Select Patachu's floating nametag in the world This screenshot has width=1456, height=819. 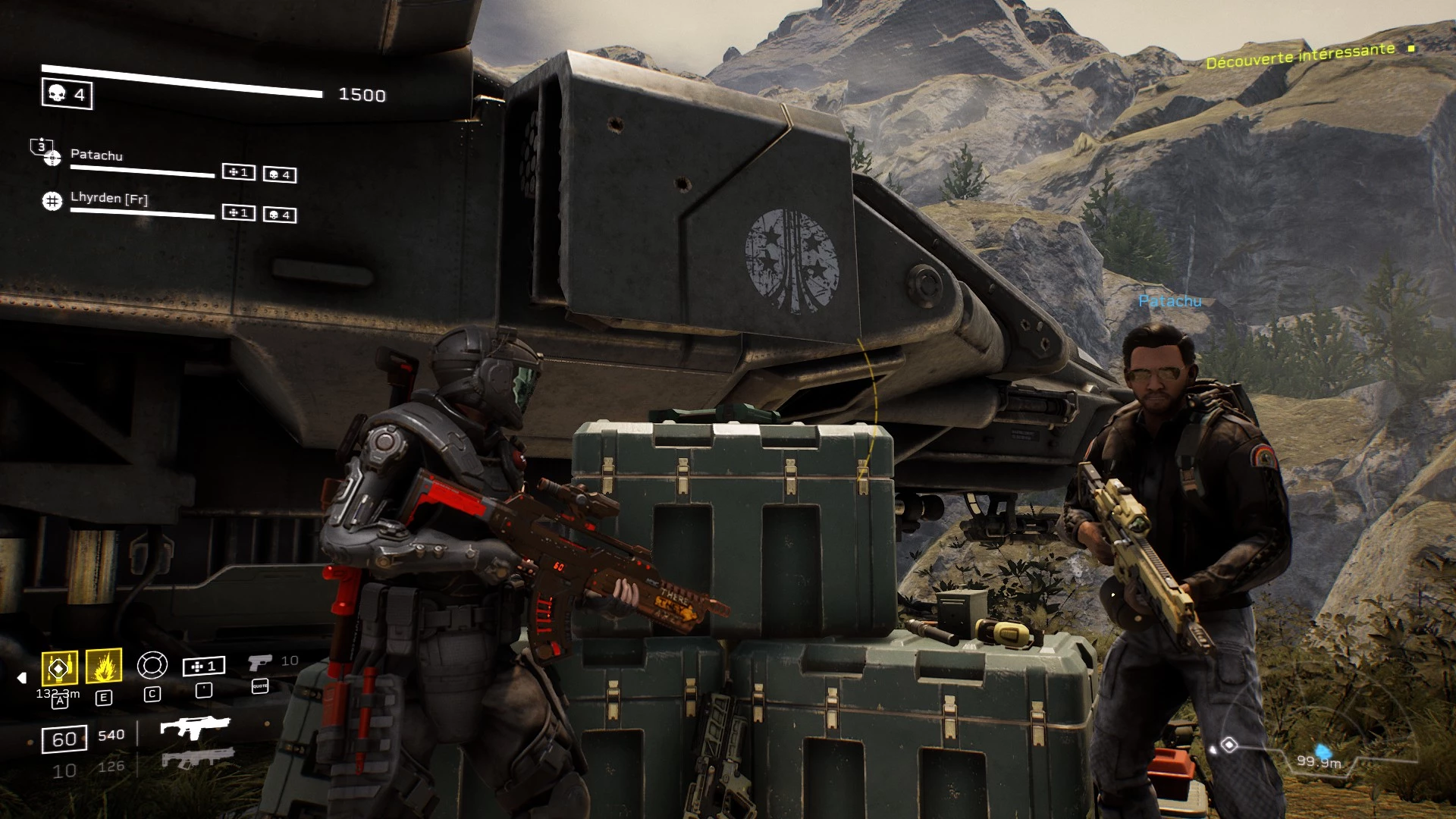[x=1170, y=301]
